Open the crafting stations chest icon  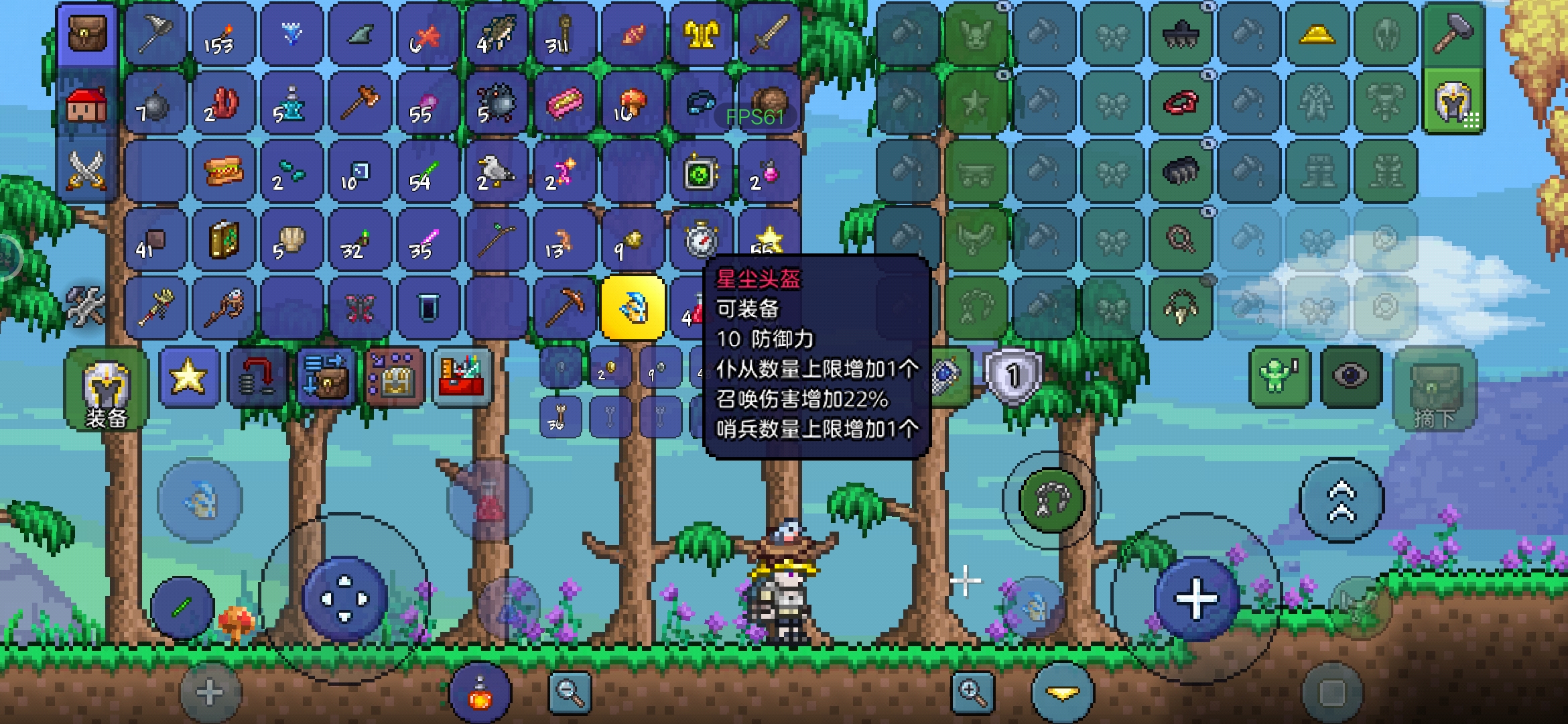click(393, 377)
